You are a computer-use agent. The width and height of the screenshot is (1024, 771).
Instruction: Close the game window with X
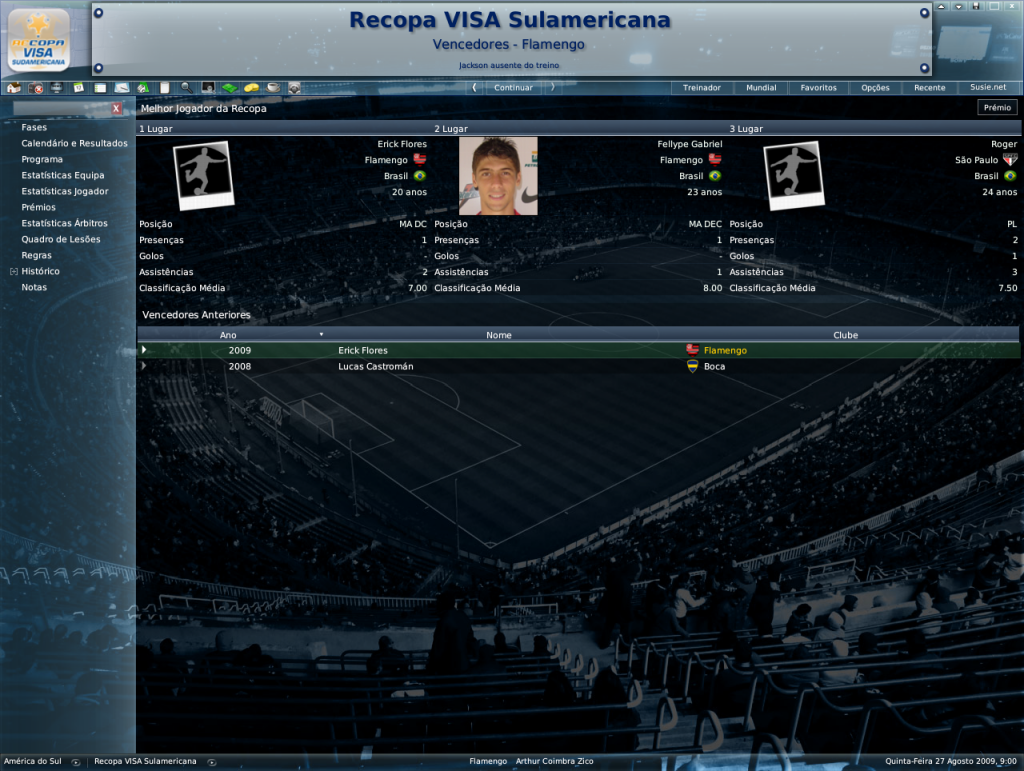(x=1011, y=7)
